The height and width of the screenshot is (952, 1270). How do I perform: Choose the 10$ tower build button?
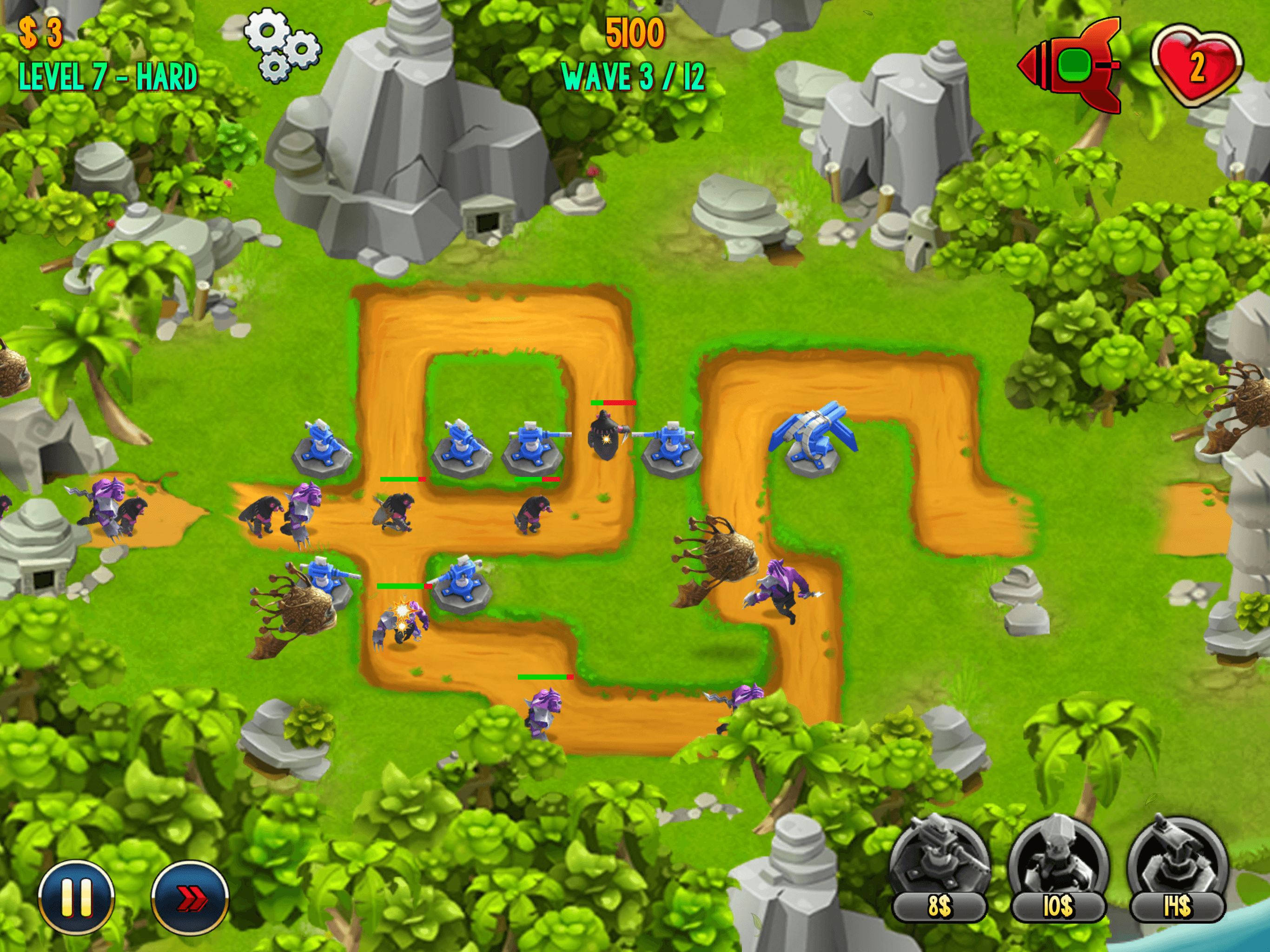1058,869
